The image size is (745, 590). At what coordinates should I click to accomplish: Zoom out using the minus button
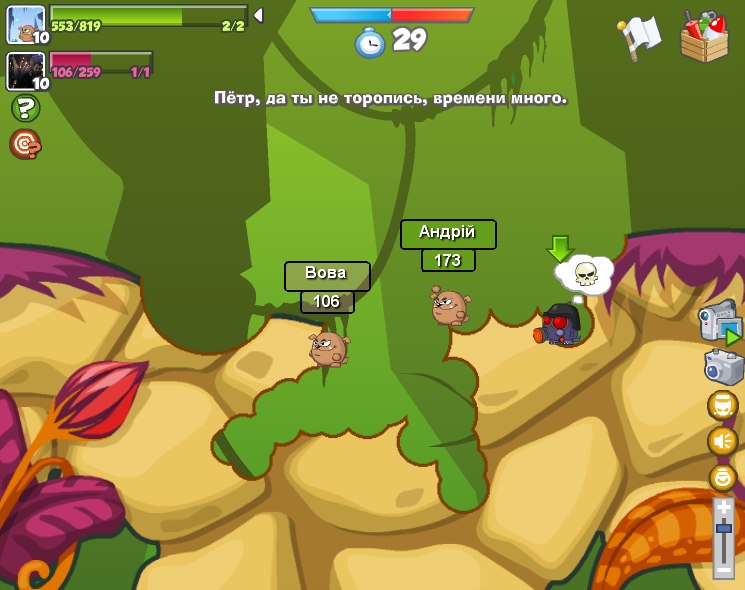723,569
